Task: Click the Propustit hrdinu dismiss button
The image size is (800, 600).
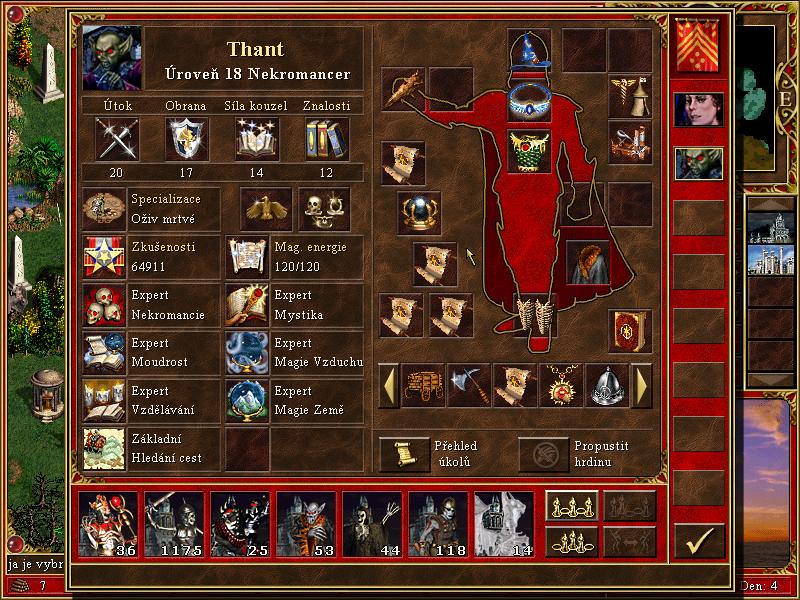Action: (x=542, y=454)
